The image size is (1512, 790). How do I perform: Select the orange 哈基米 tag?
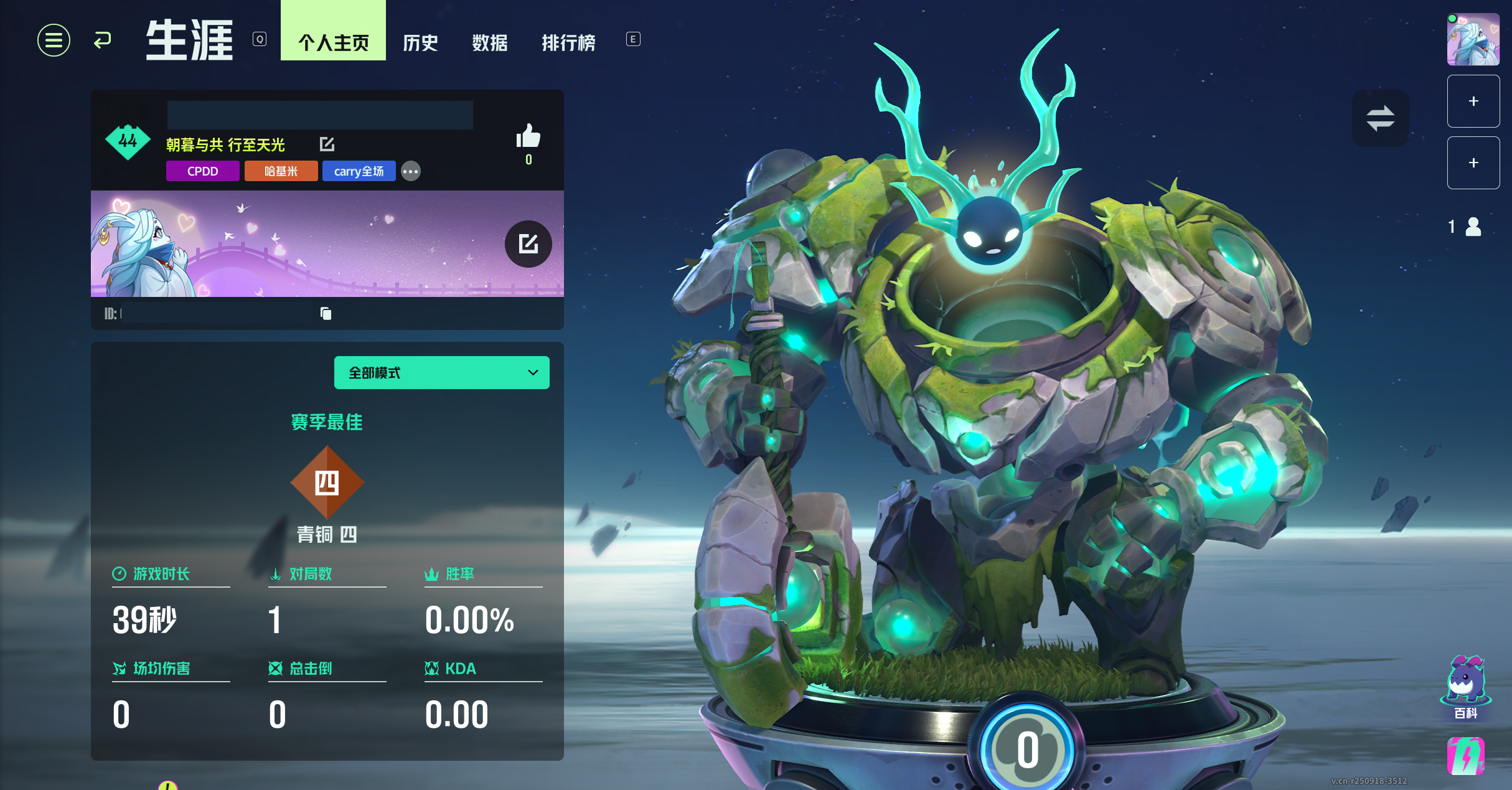(281, 171)
